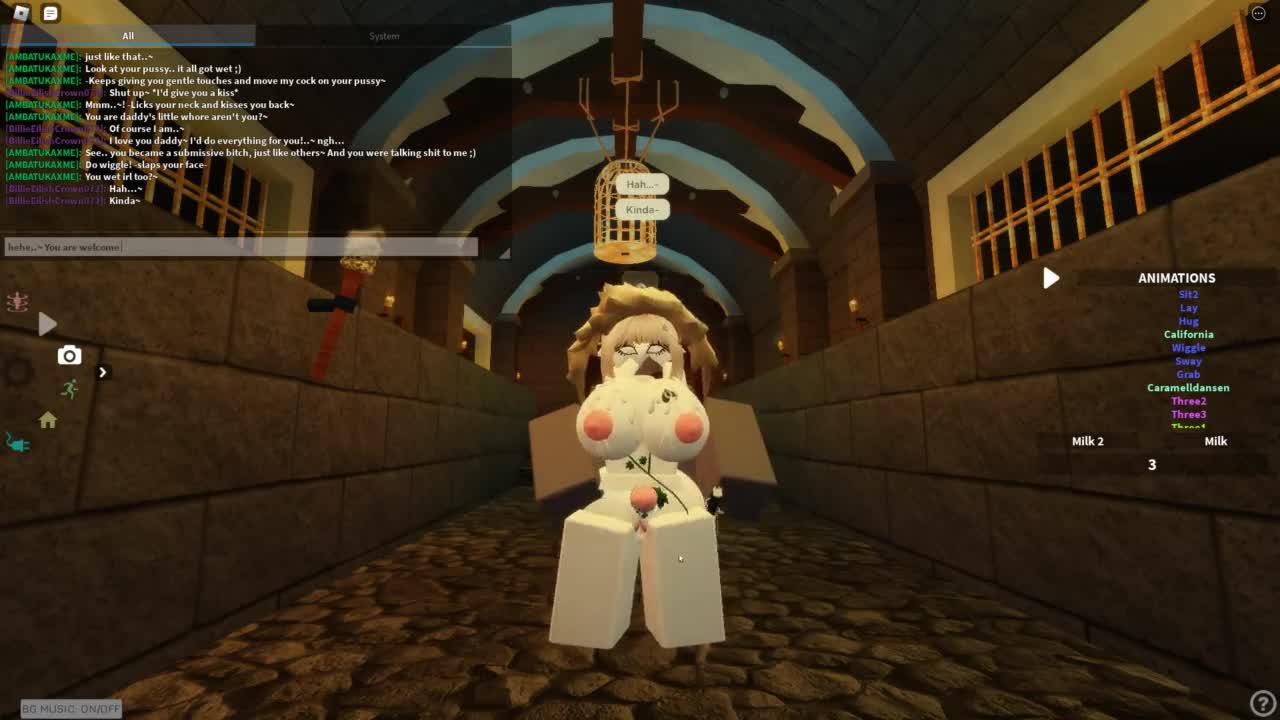Expand the small arrow beside the camera
1280x720 pixels.
coord(102,372)
